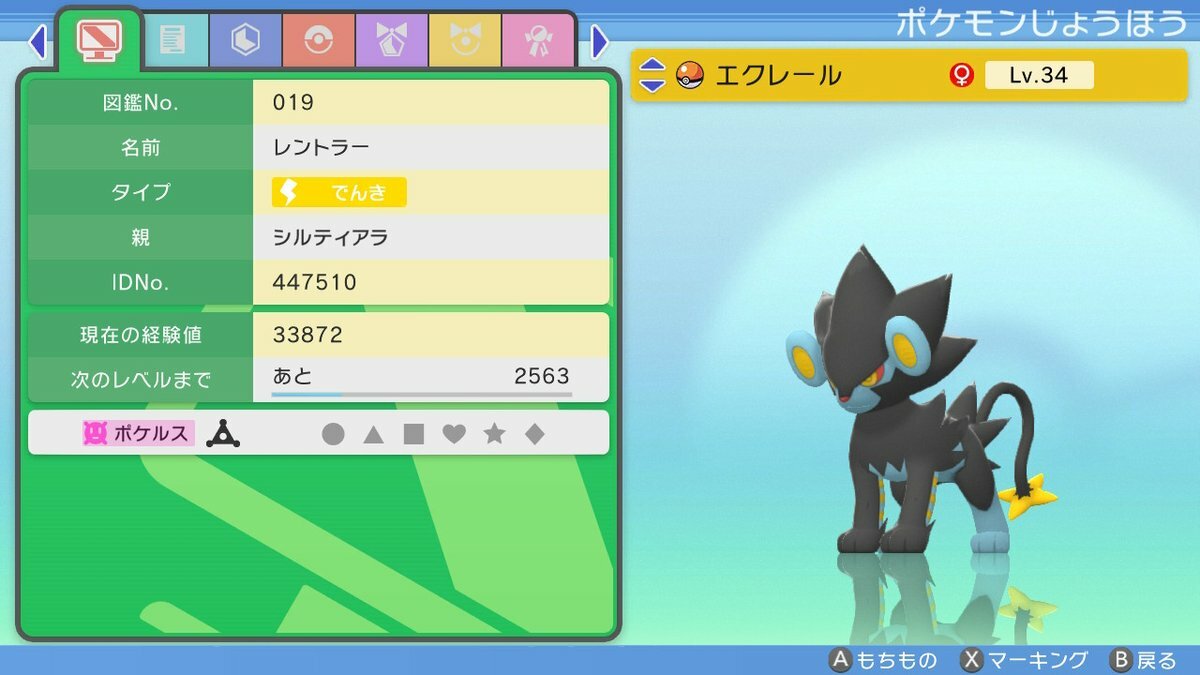This screenshot has width=1200, height=675.
Task: Toggle the diamond marking
Action: [535, 434]
